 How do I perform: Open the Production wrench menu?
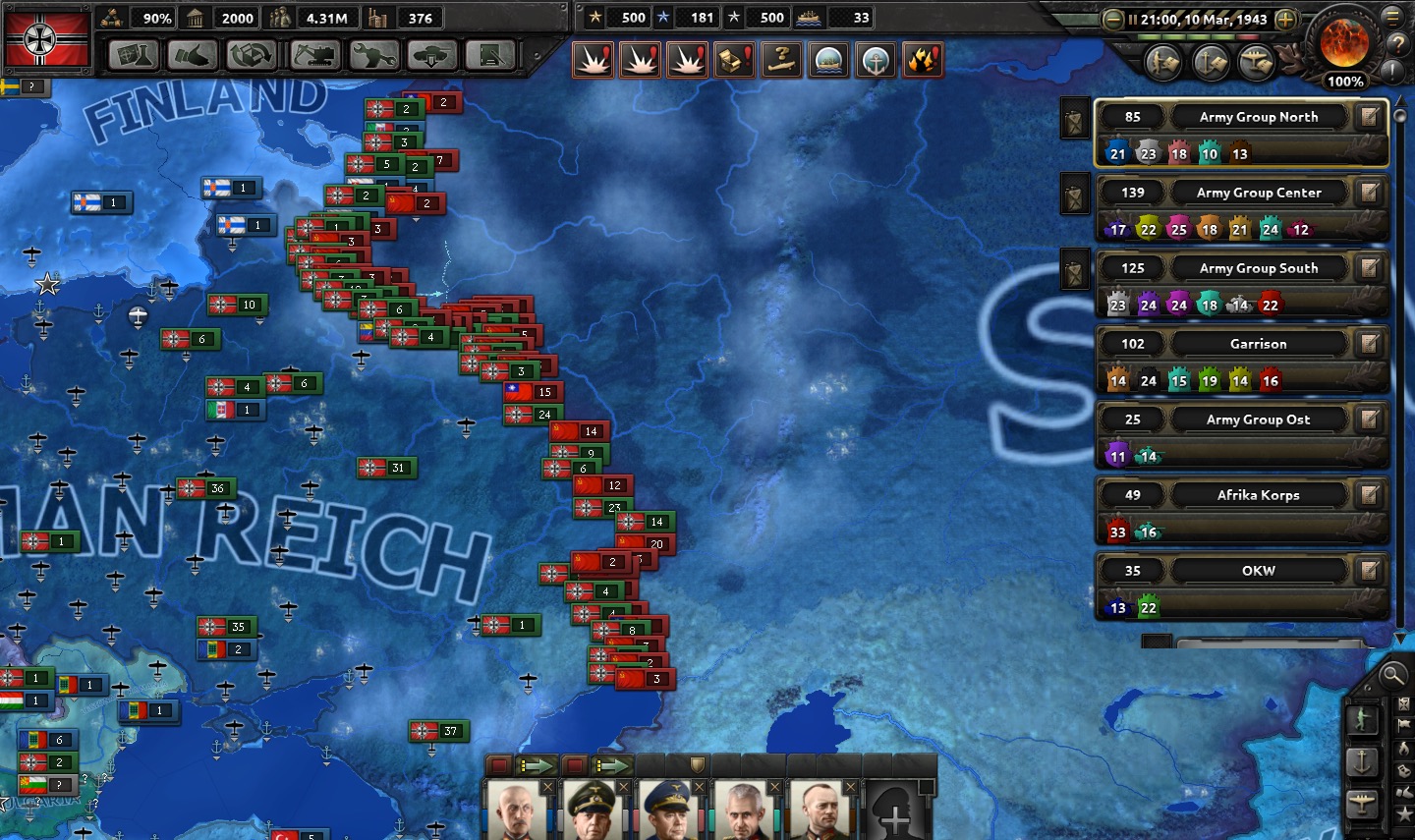click(373, 56)
